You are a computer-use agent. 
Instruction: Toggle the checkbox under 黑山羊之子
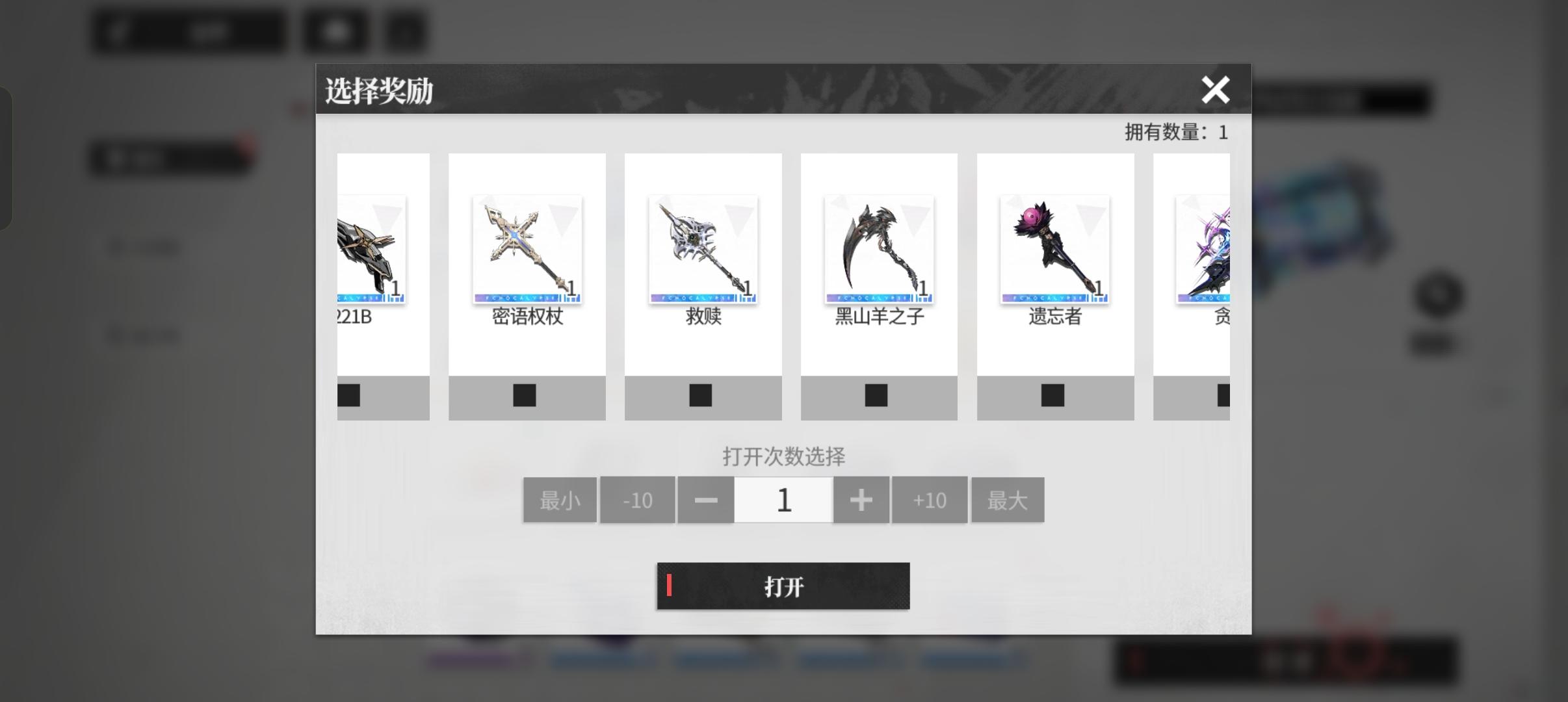(x=876, y=395)
